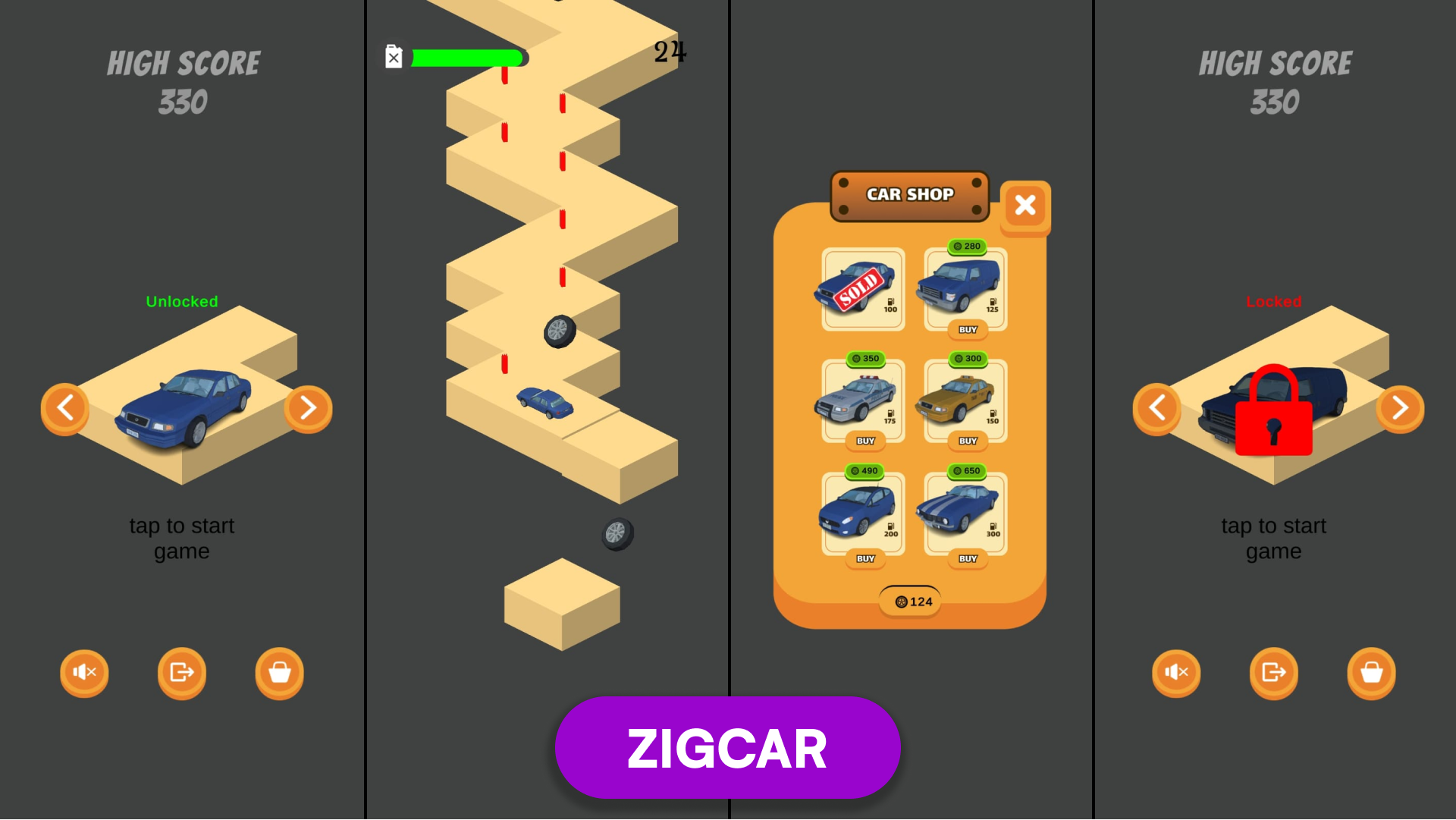Click the fuel can icon near the progress bar
The width and height of the screenshot is (1456, 820).
tap(393, 56)
